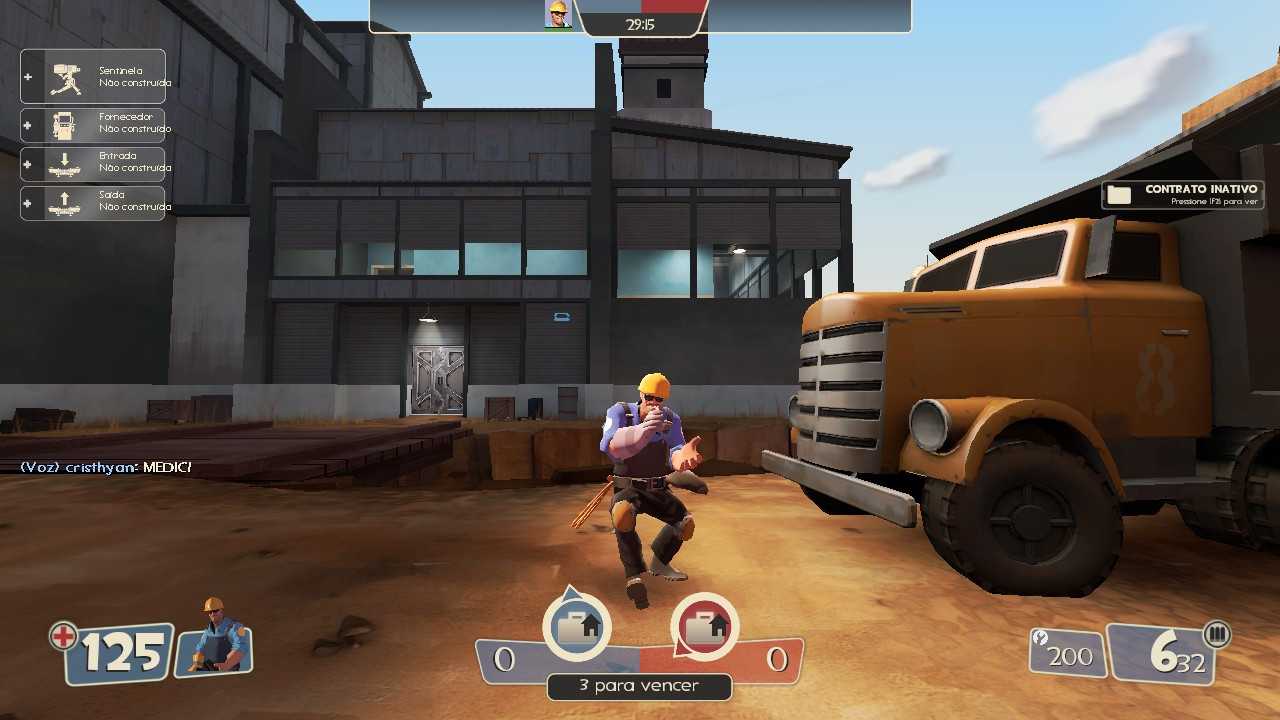This screenshot has width=1280, height=720.
Task: Toggle the Fornecedor panel plus sign
Action: click(27, 126)
